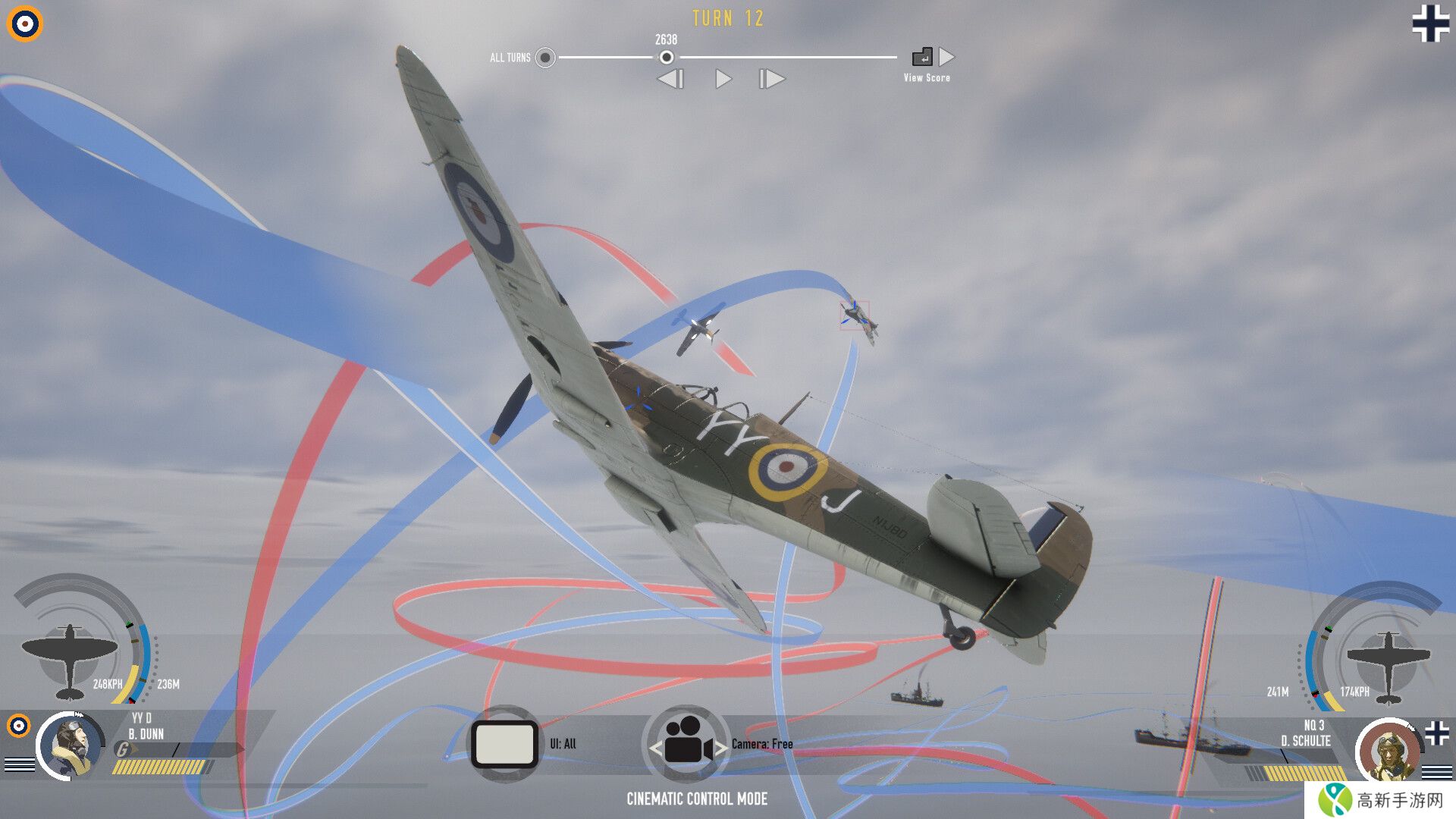Image resolution: width=1456 pixels, height=819 pixels.
Task: Toggle the All Turns radio button
Action: (544, 58)
